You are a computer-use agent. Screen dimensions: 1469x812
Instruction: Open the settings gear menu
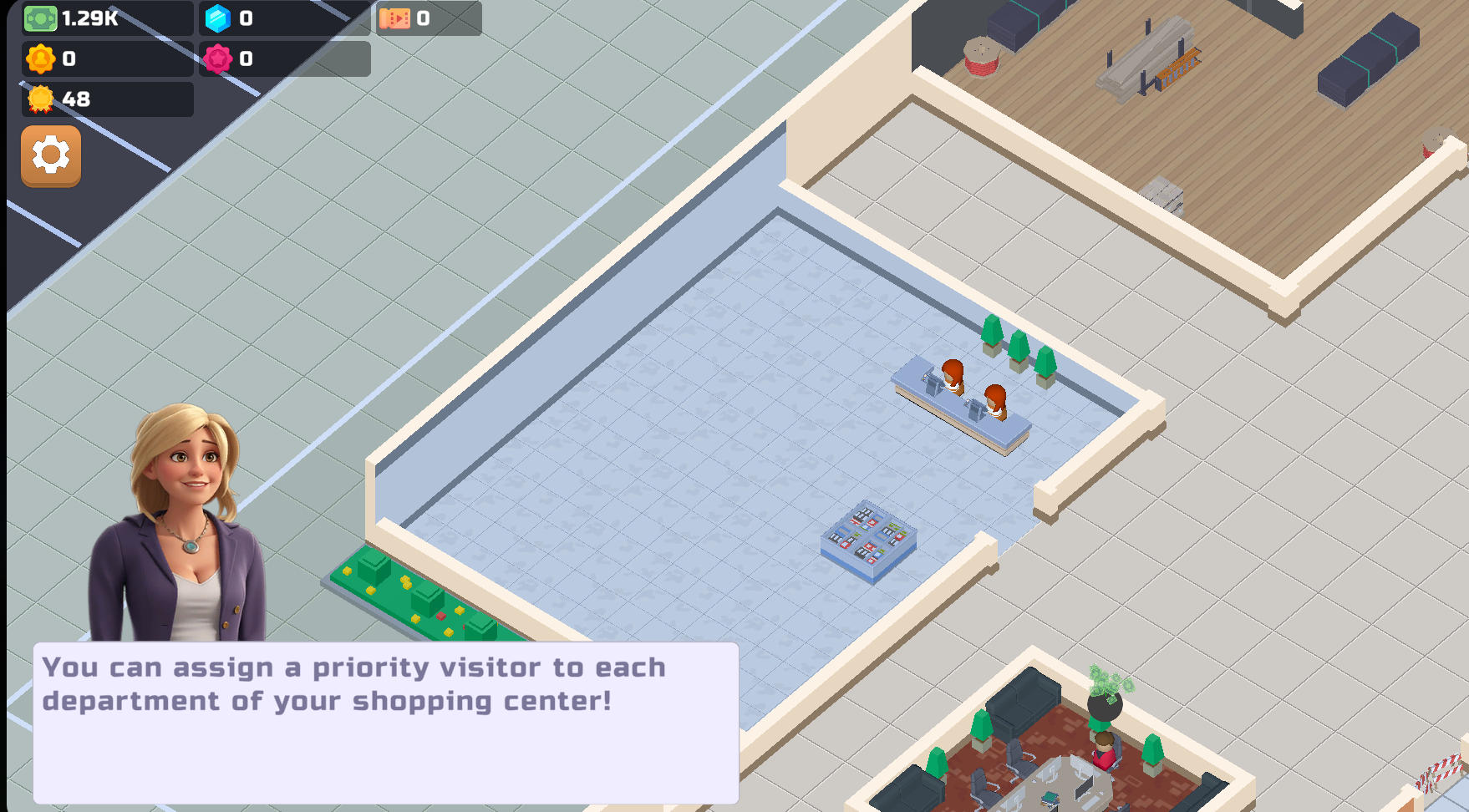coord(50,157)
